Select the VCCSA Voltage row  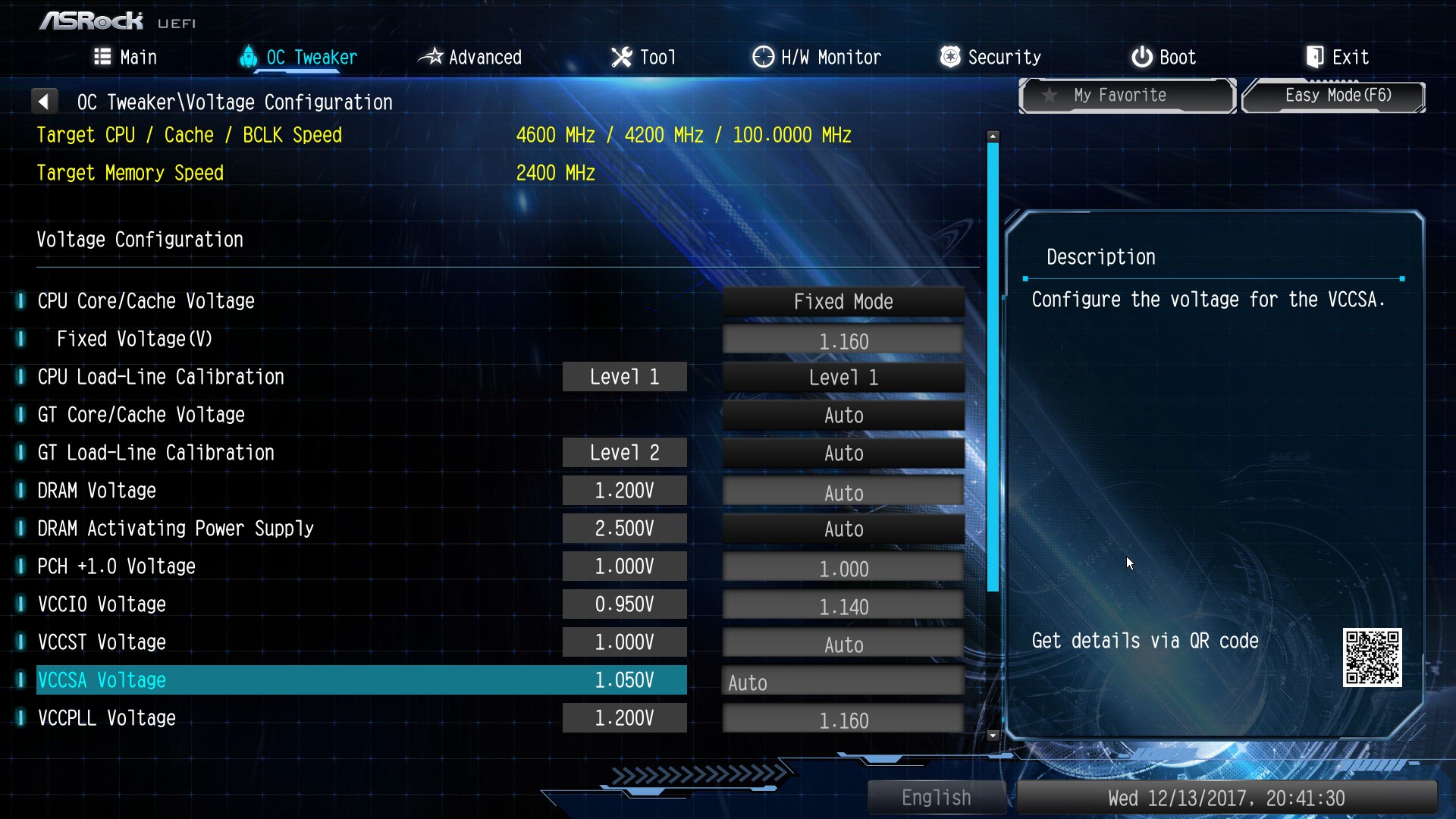click(x=361, y=680)
